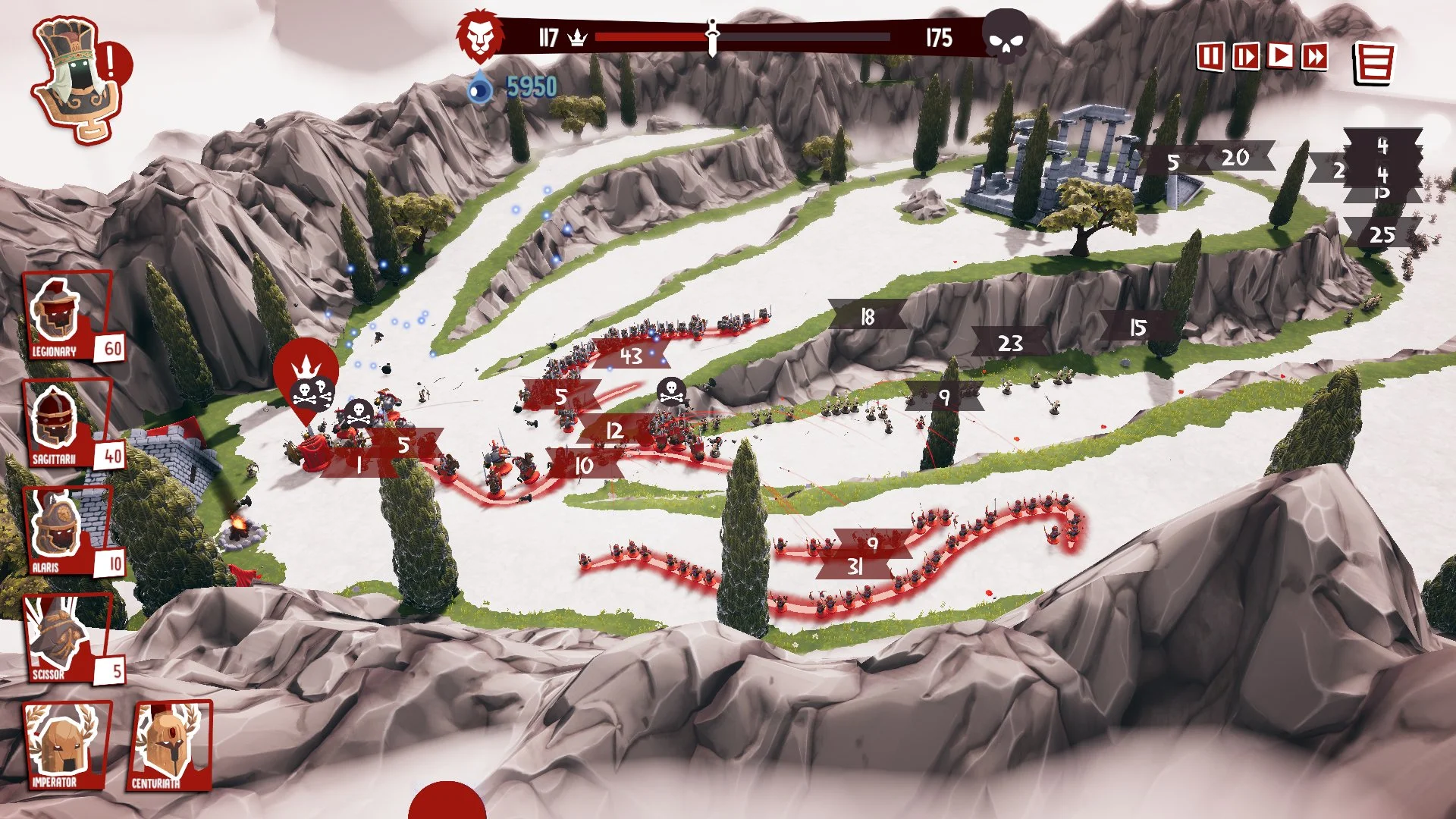Select the squad banner showing 31

click(x=855, y=566)
